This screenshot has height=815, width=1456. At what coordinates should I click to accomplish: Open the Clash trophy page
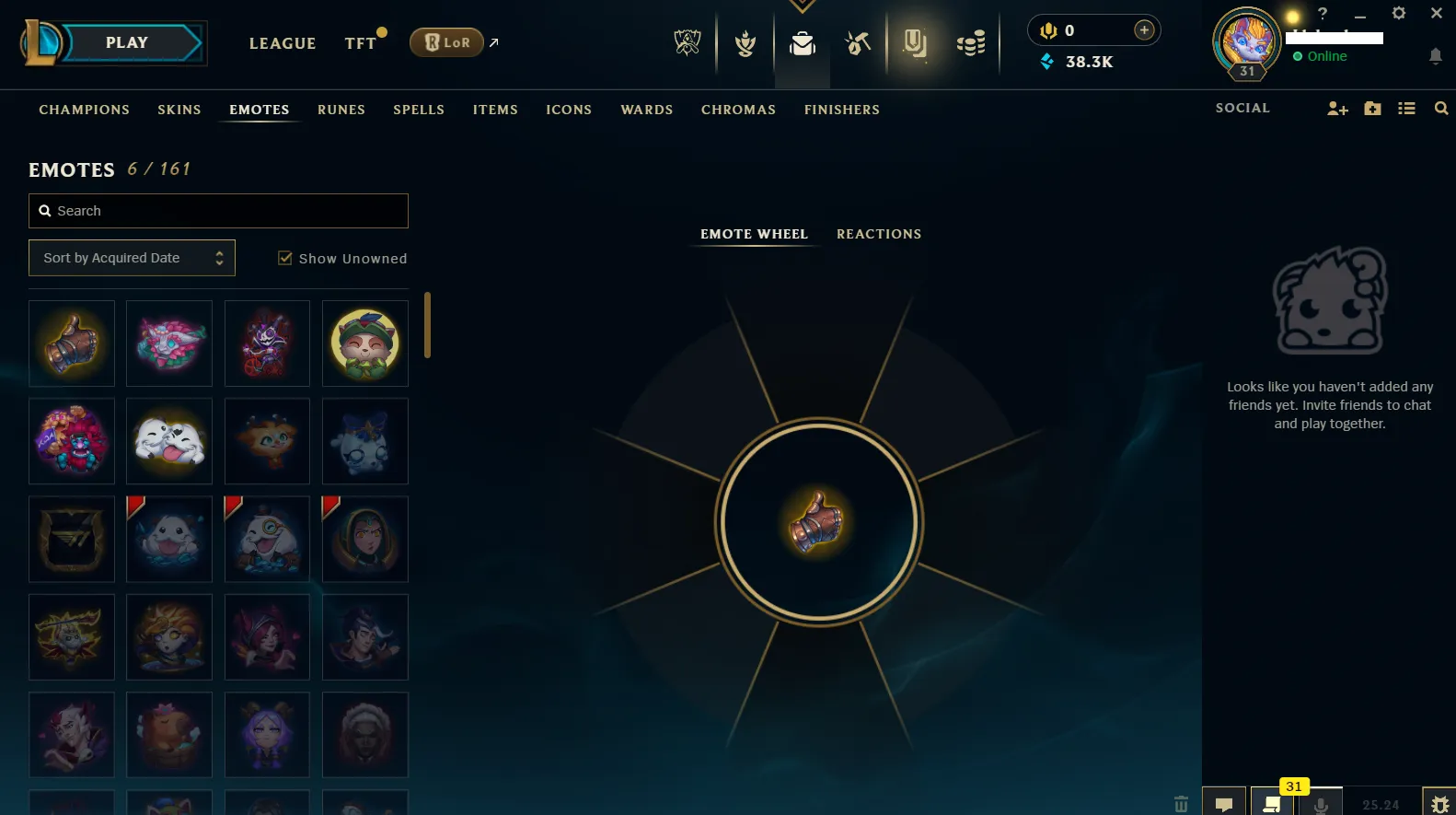point(745,42)
